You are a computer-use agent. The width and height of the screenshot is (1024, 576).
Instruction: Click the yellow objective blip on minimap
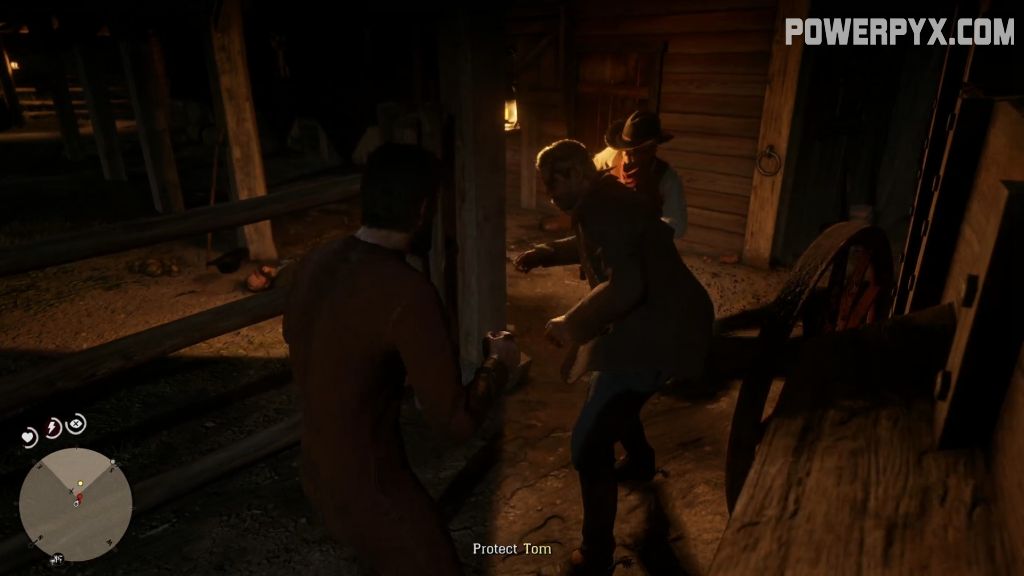(x=80, y=484)
